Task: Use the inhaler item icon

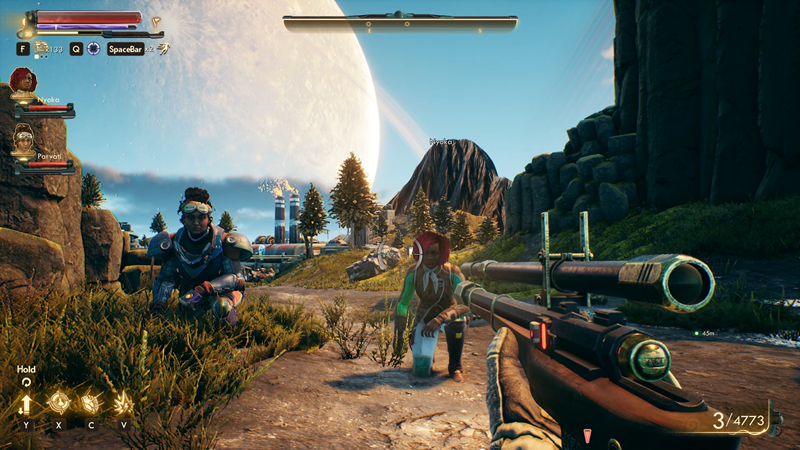Action: (42, 48)
